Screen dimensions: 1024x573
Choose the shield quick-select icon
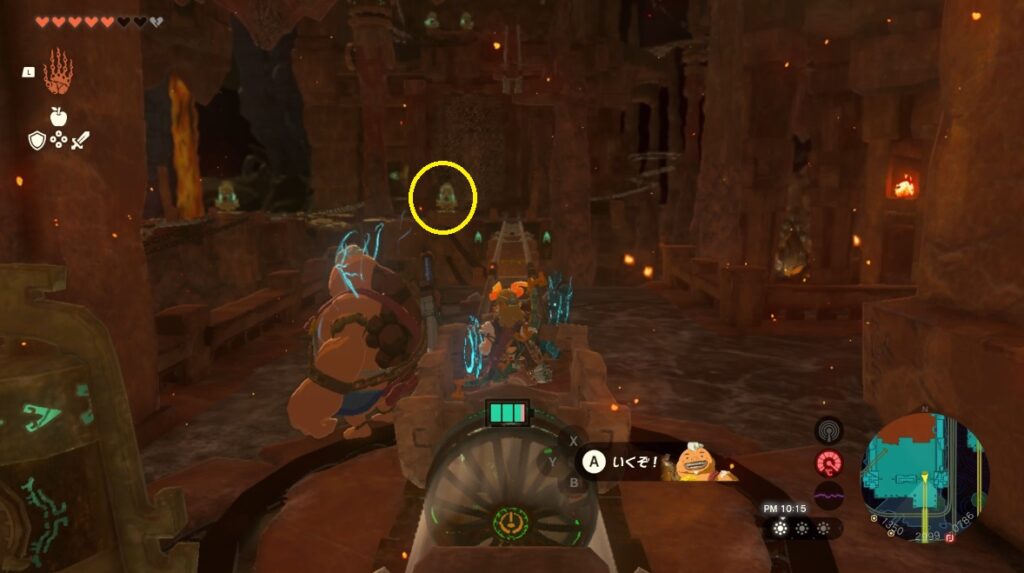pyautogui.click(x=37, y=140)
